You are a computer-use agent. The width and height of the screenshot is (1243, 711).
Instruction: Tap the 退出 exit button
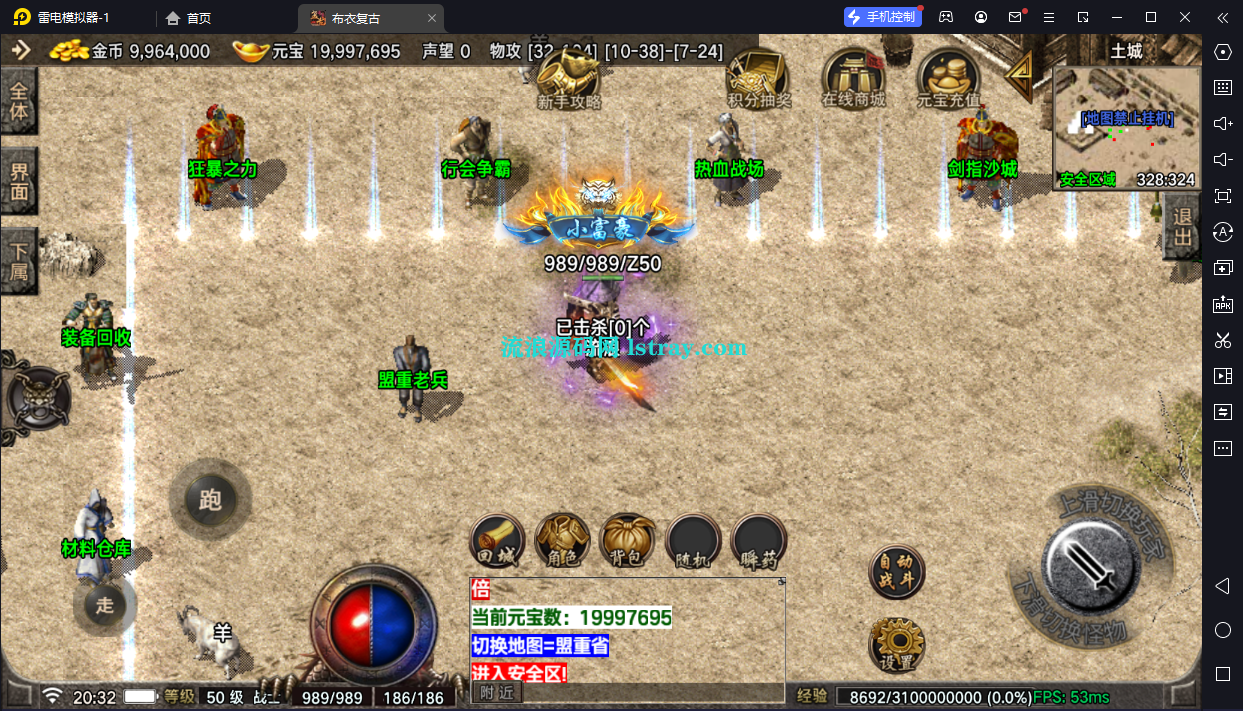[1182, 227]
